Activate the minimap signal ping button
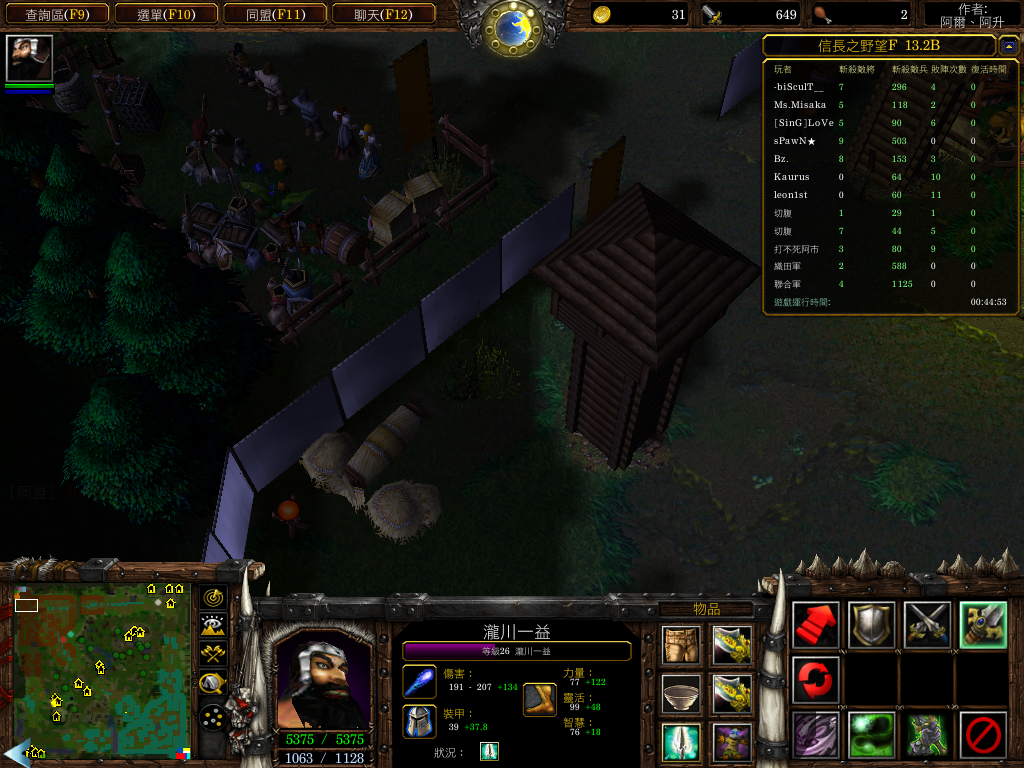Screen dimensions: 1024x768 (x=212, y=597)
